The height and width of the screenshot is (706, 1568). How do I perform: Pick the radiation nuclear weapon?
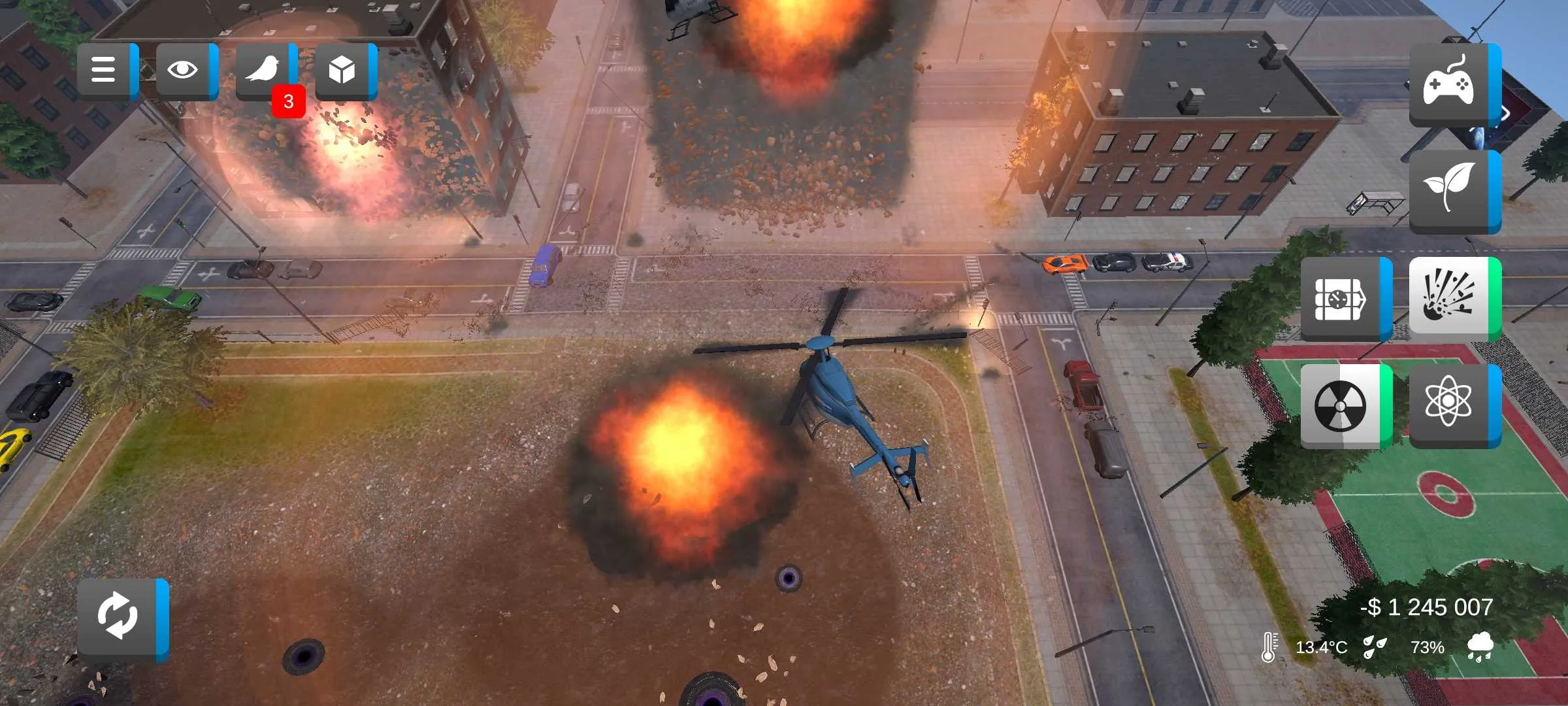pyautogui.click(x=1342, y=406)
